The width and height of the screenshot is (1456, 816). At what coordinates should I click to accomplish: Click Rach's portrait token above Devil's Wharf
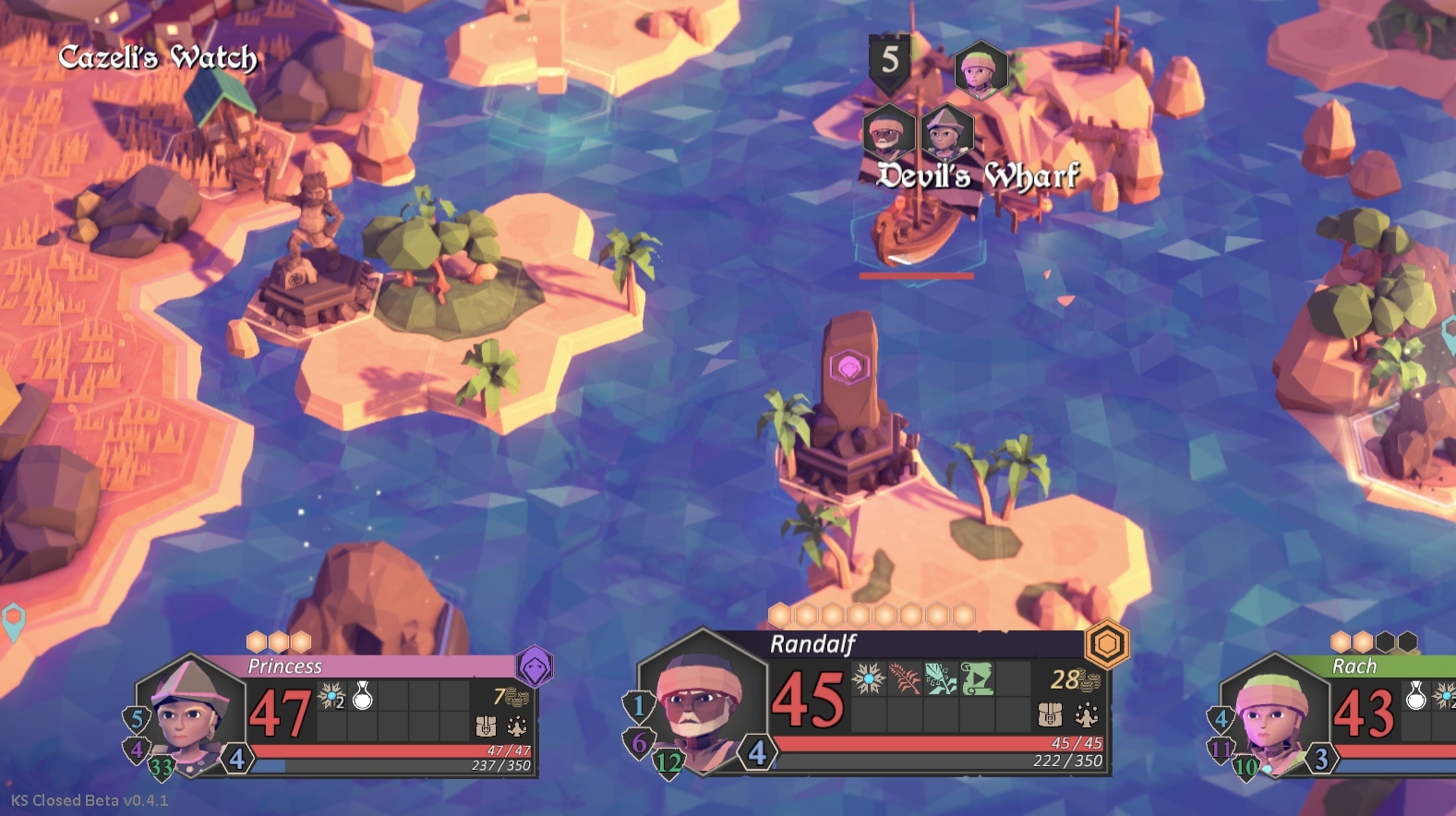coord(980,69)
